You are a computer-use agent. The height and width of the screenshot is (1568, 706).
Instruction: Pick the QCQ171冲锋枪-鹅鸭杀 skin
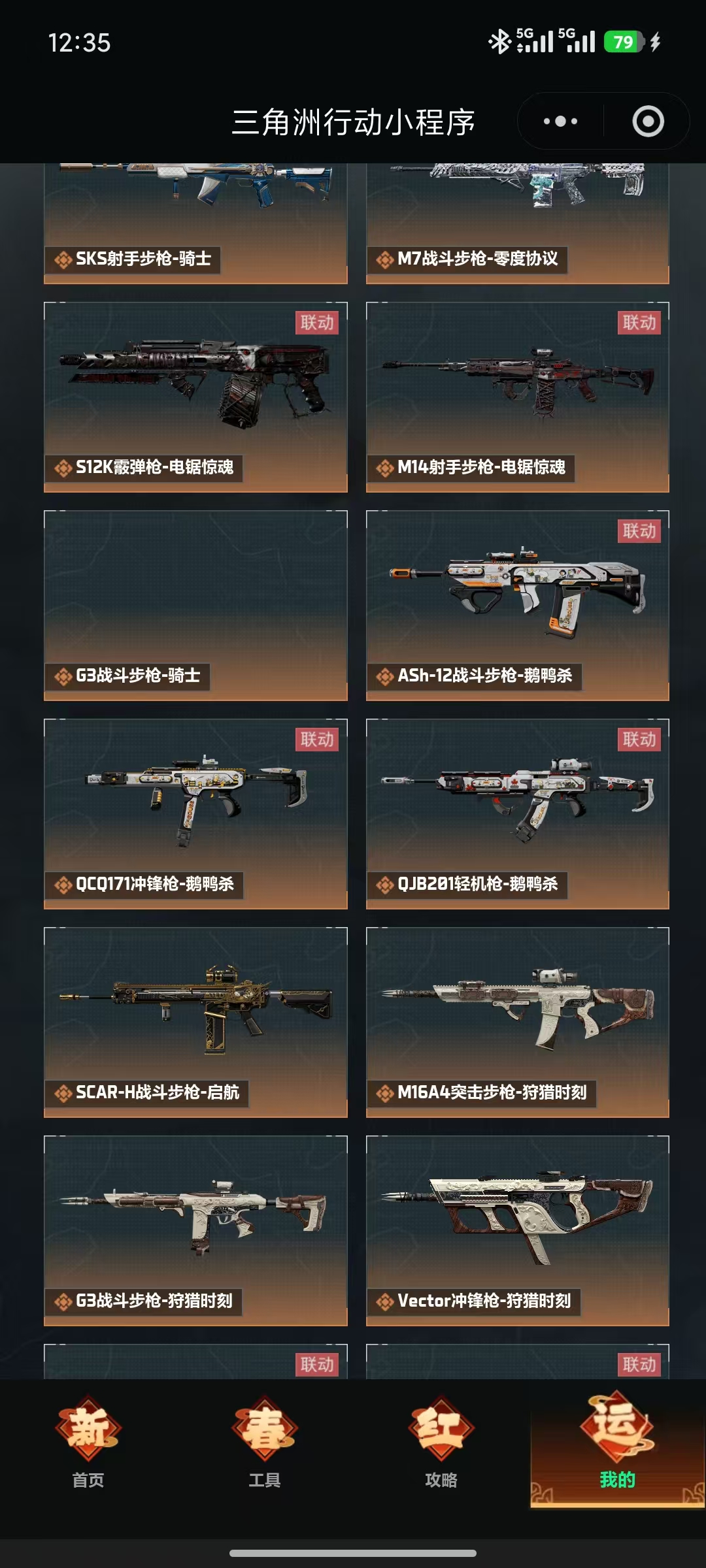[195, 813]
